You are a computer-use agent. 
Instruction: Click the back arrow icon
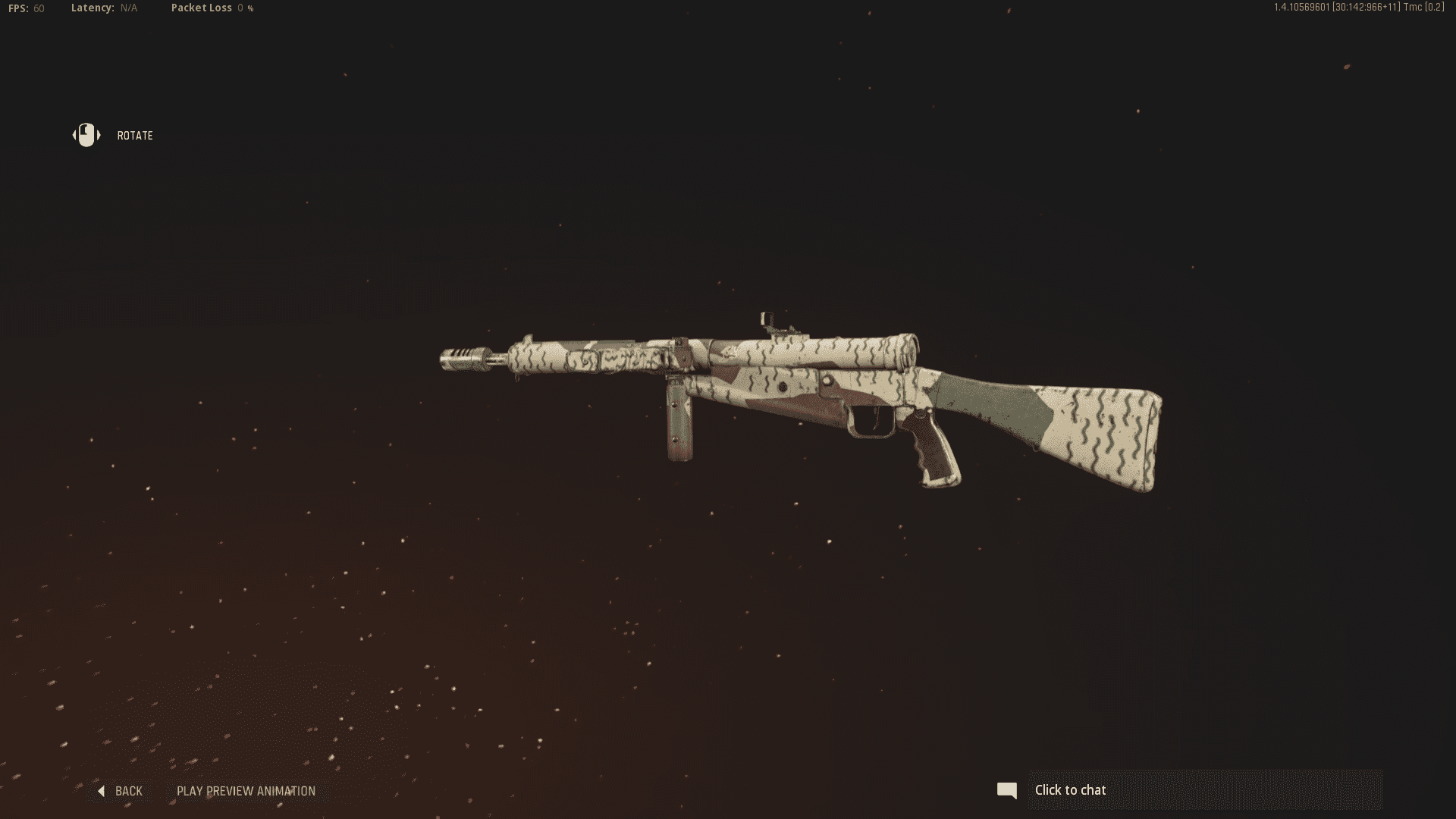101,790
